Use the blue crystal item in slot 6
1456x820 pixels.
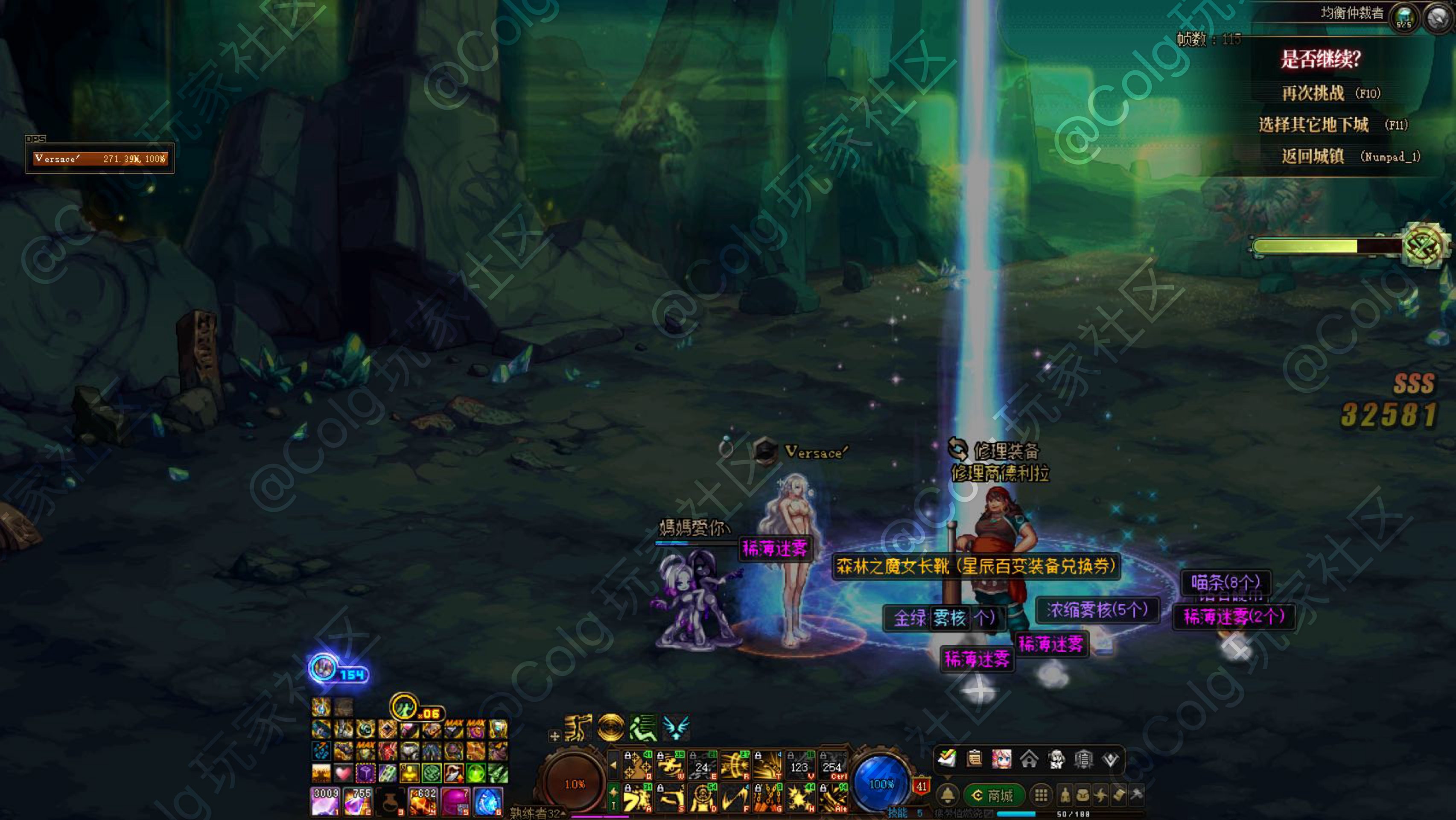[488, 801]
